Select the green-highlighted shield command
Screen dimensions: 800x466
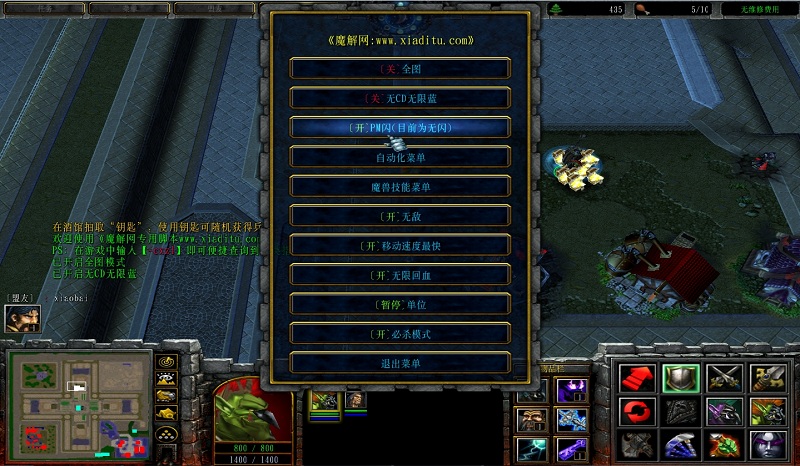[679, 377]
